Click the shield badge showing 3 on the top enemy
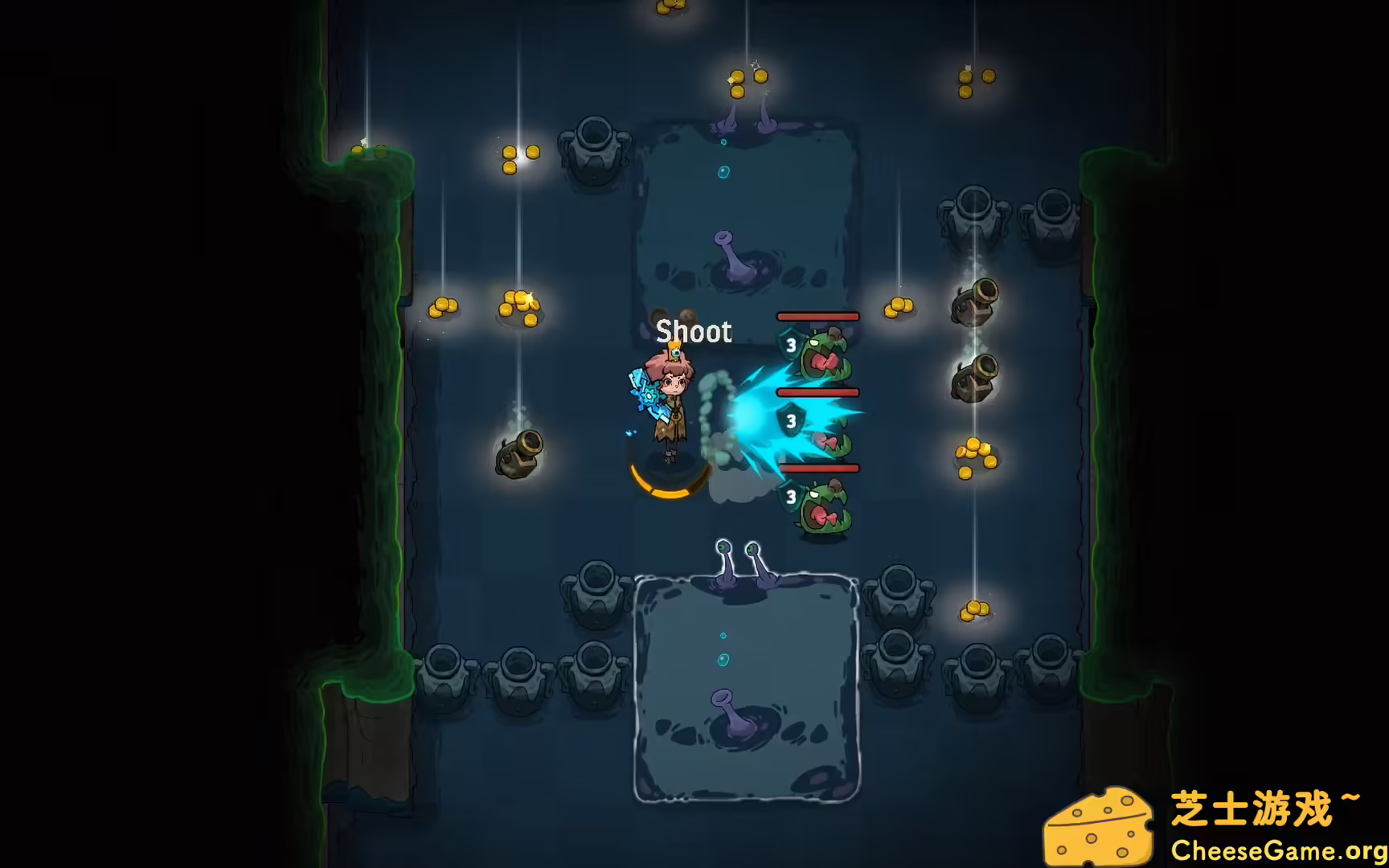 tap(790, 346)
